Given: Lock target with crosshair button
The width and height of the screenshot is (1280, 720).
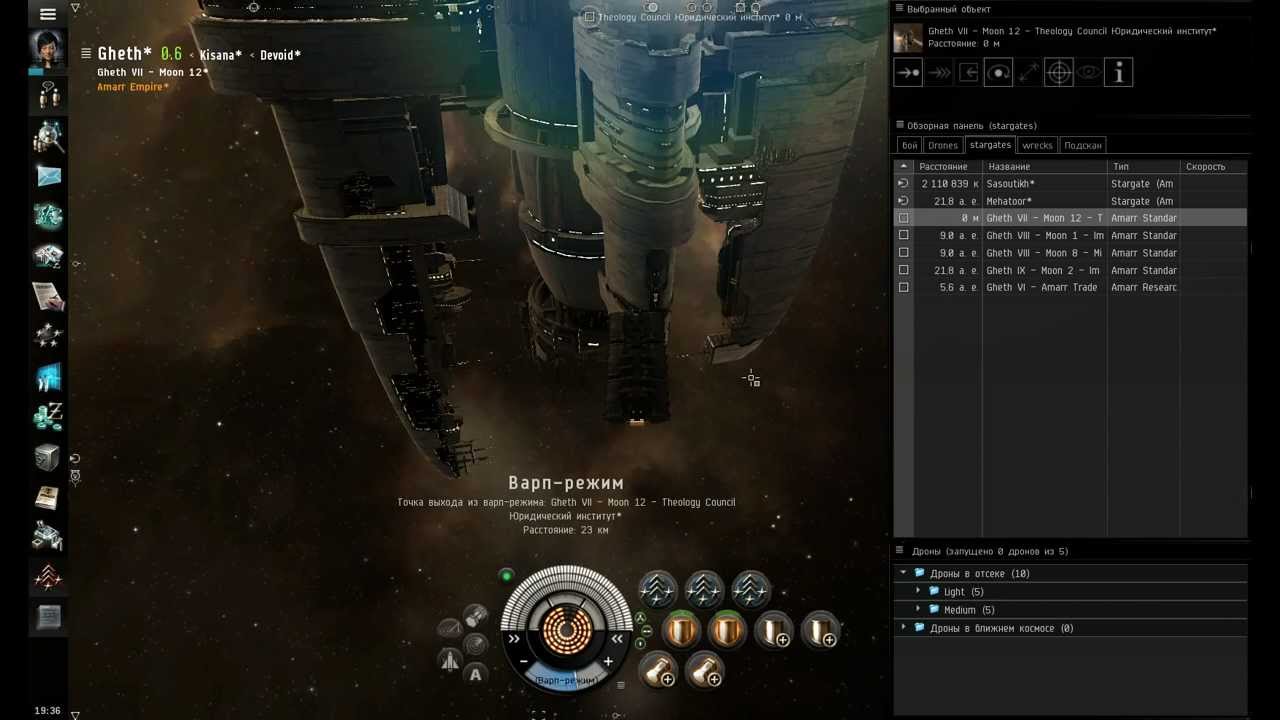Looking at the screenshot, I should point(1058,72).
